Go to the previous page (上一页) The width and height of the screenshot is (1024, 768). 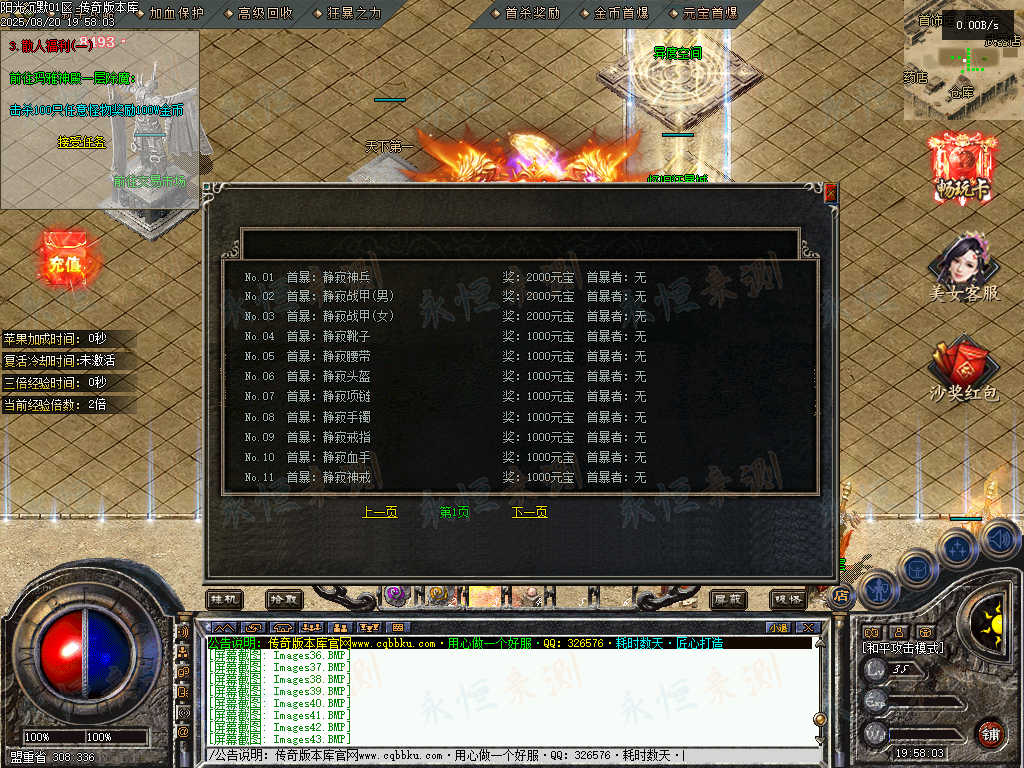379,512
